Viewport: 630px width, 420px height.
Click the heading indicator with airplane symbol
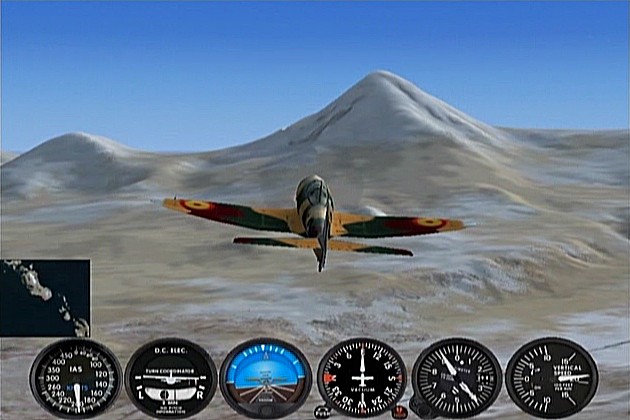point(362,379)
